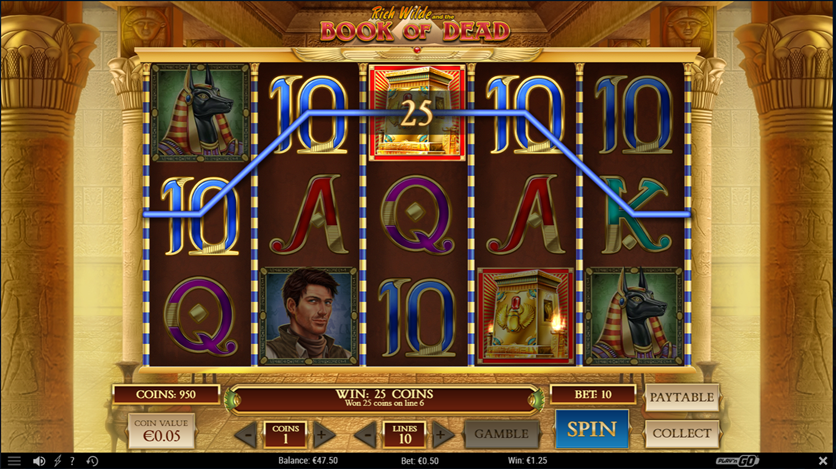
Task: Add more active lines
Action: (442, 435)
